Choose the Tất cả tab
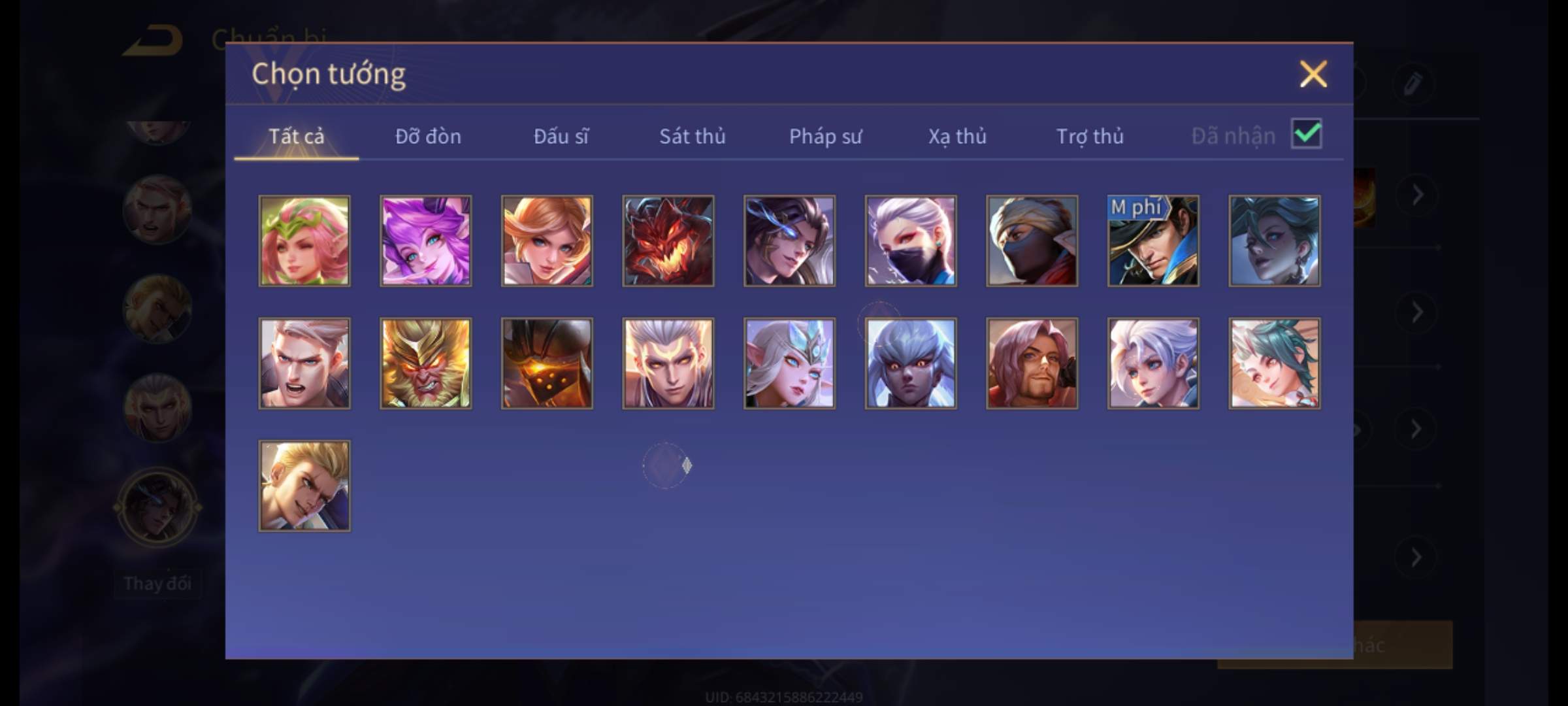Viewport: 1568px width, 706px height. tap(296, 136)
